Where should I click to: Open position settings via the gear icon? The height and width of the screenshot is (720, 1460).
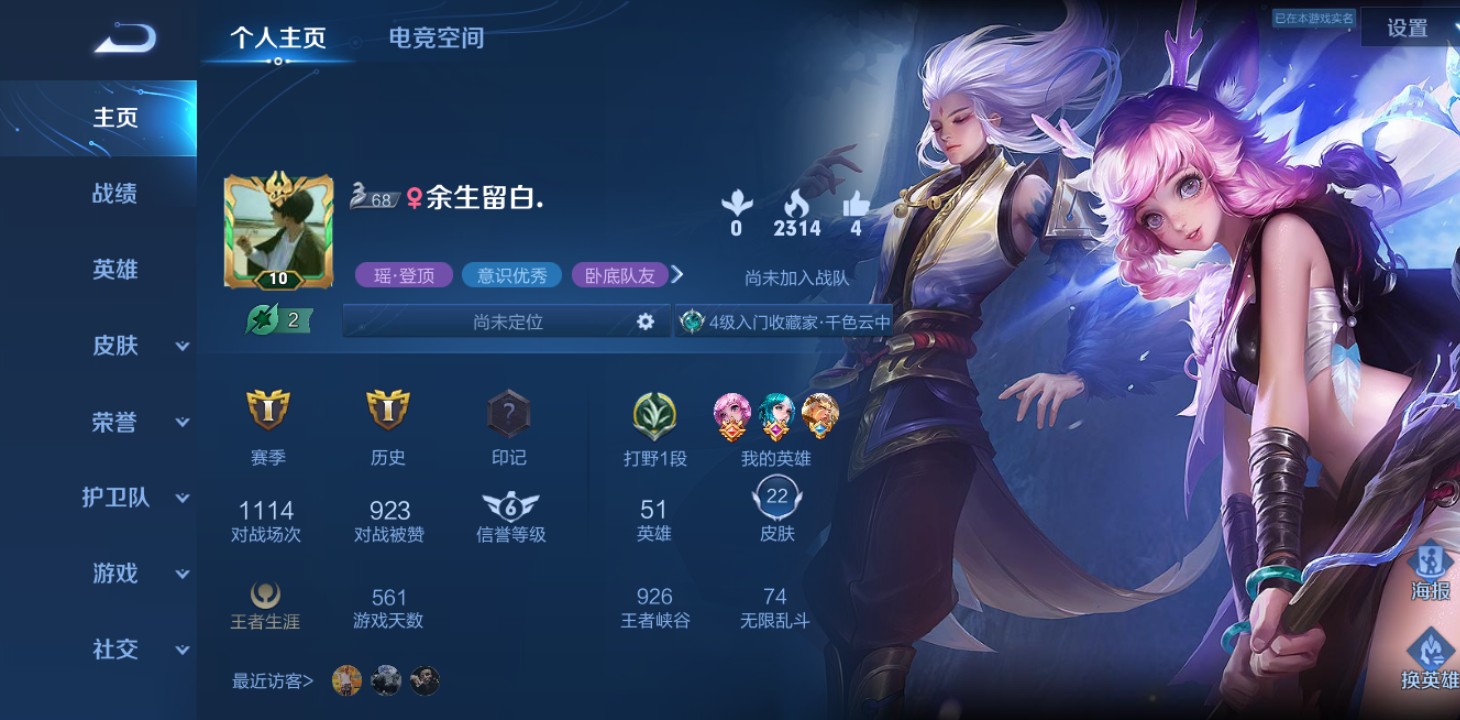pyautogui.click(x=646, y=322)
